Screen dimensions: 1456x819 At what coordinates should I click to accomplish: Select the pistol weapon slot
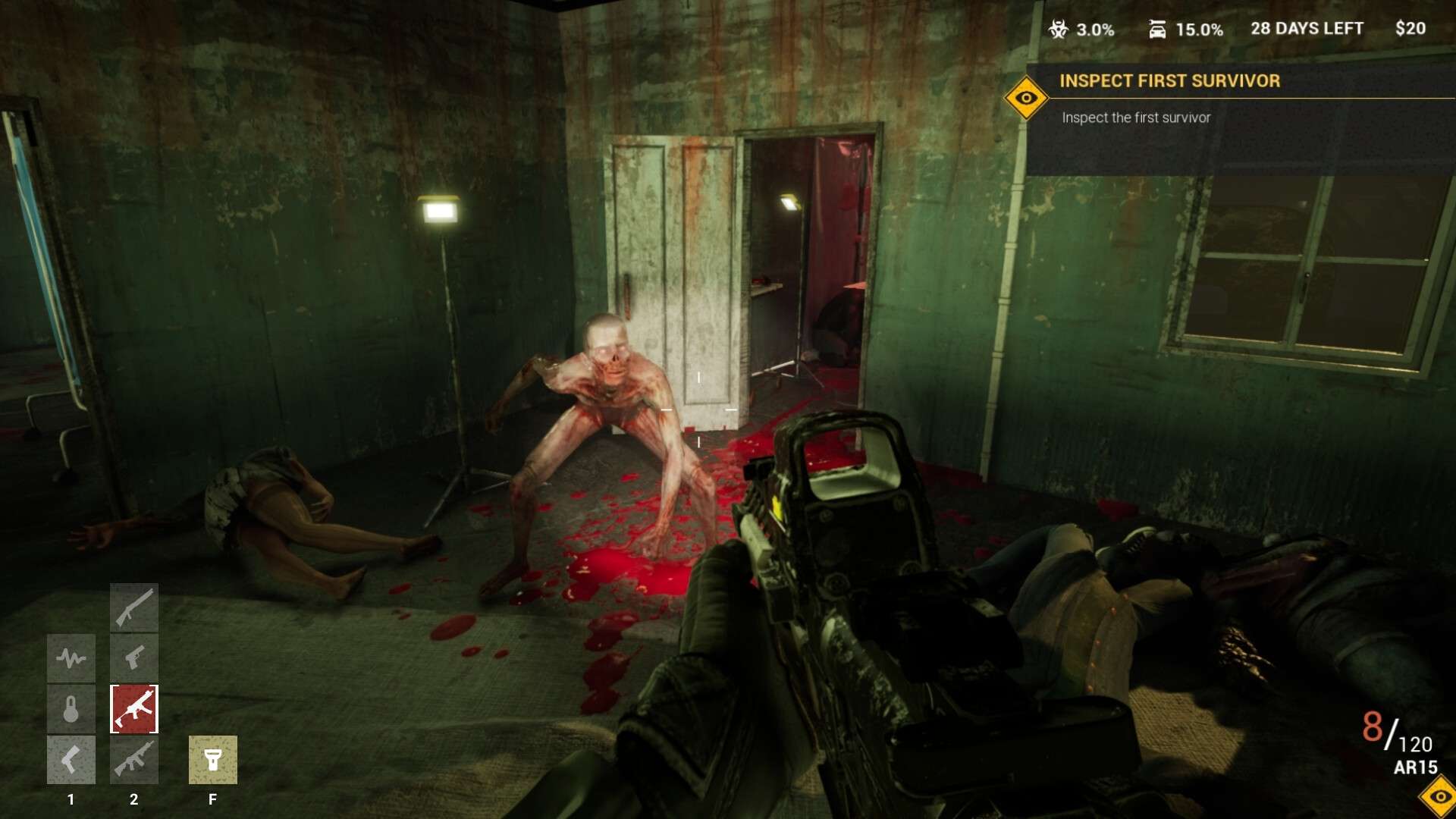134,657
